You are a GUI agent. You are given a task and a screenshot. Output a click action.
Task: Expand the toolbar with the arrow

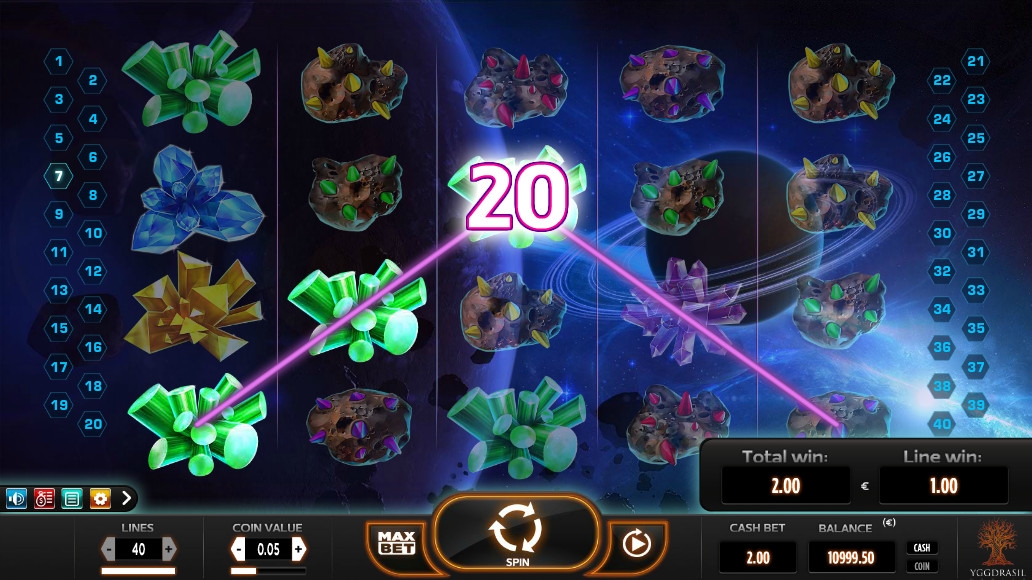click(127, 497)
